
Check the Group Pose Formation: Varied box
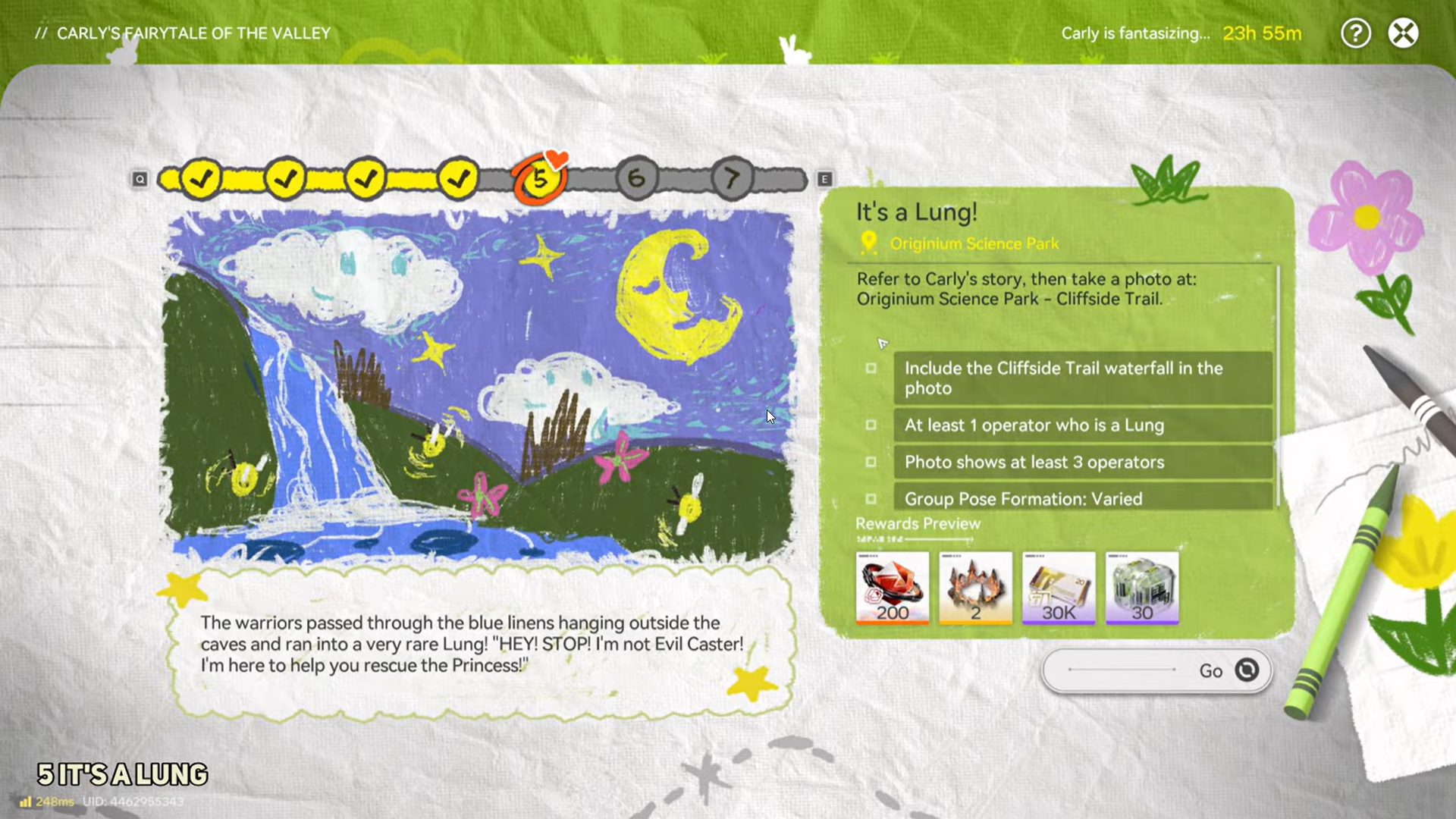[870, 498]
